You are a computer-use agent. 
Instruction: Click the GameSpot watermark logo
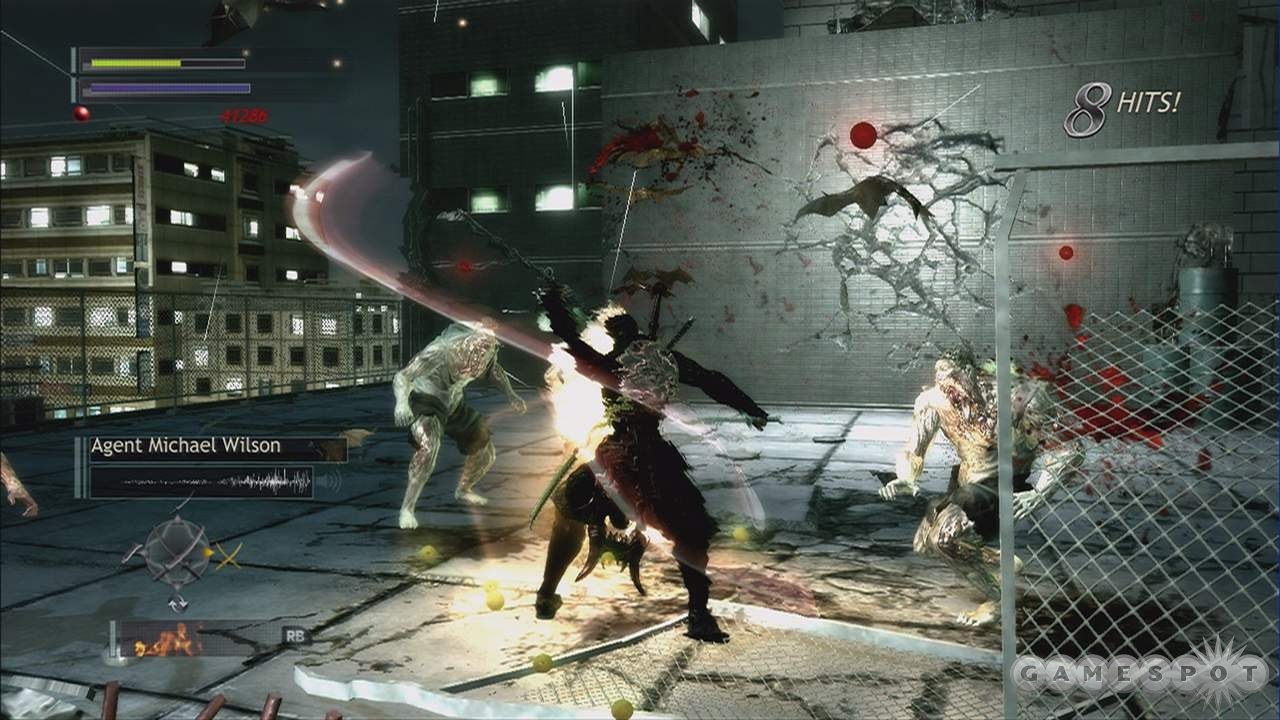(x=1140, y=677)
